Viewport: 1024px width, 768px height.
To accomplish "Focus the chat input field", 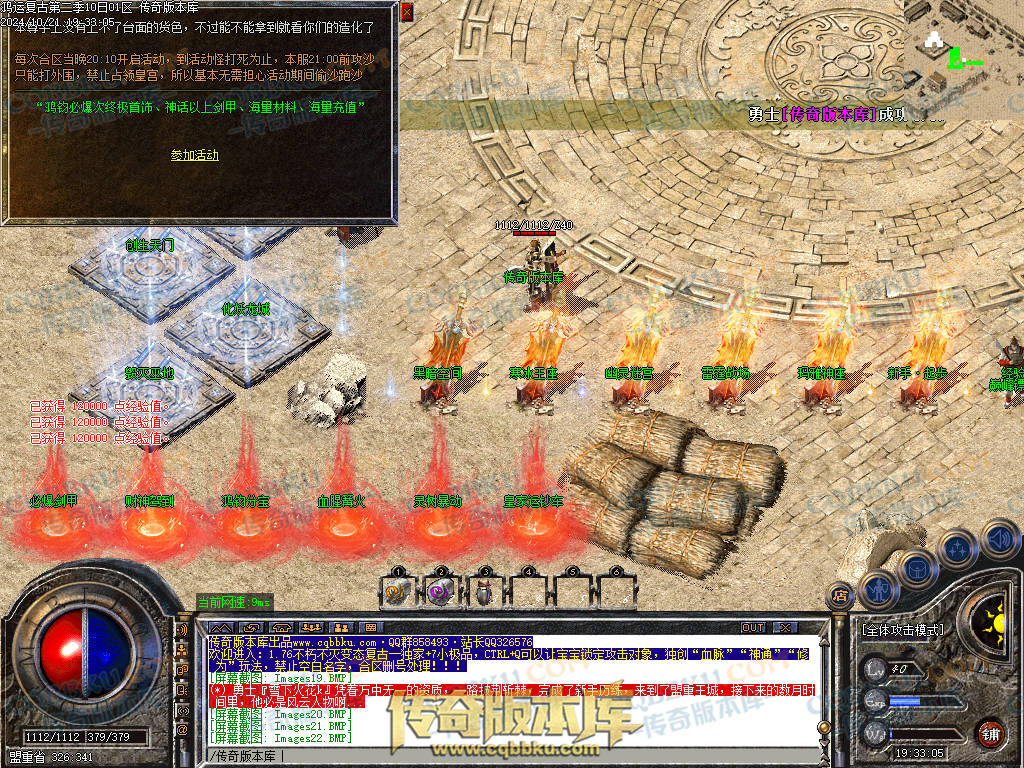I will [500, 755].
